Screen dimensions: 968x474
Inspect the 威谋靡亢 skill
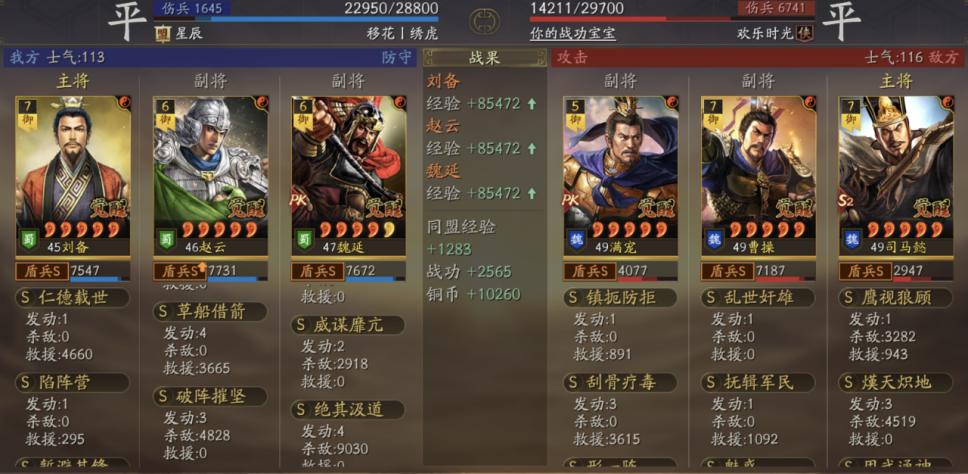(348, 325)
